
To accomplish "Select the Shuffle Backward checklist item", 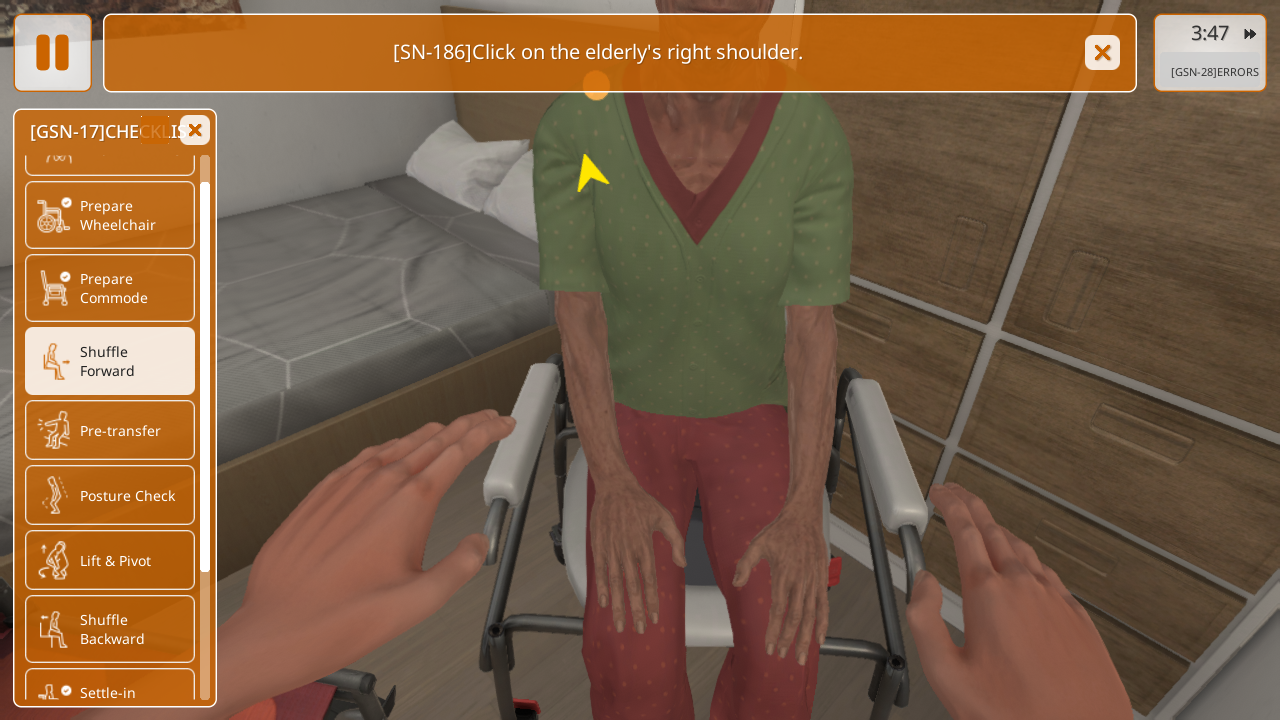I will click(x=110, y=629).
